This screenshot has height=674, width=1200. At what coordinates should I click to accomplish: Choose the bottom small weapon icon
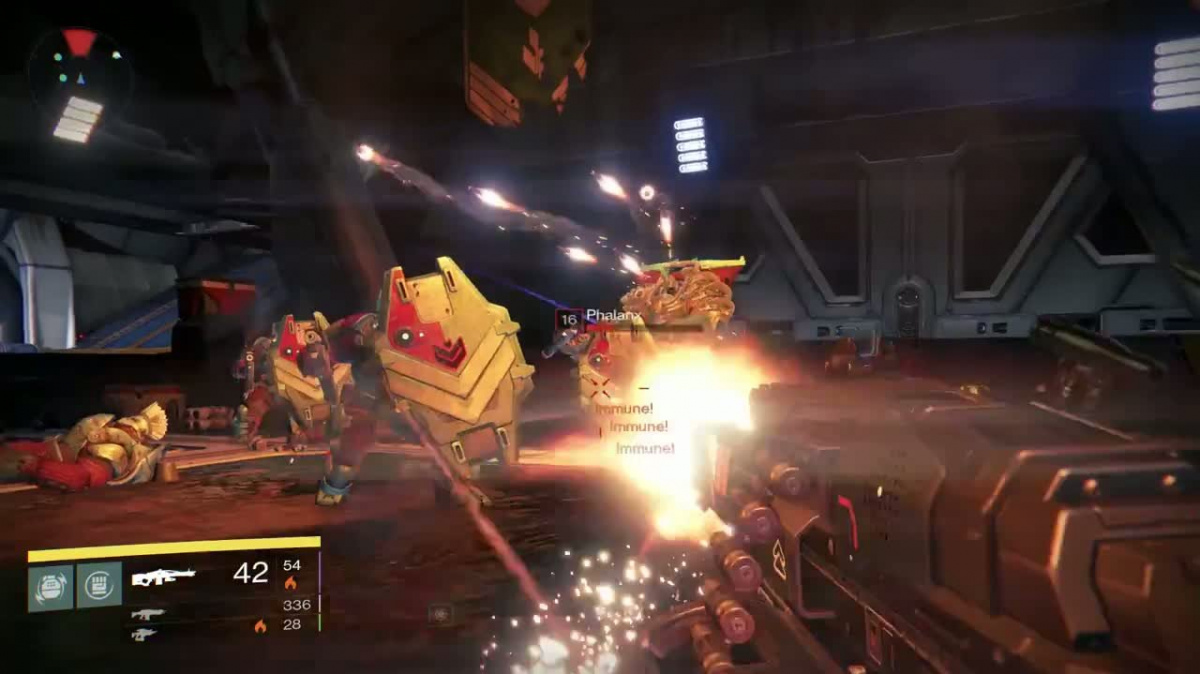(x=144, y=634)
